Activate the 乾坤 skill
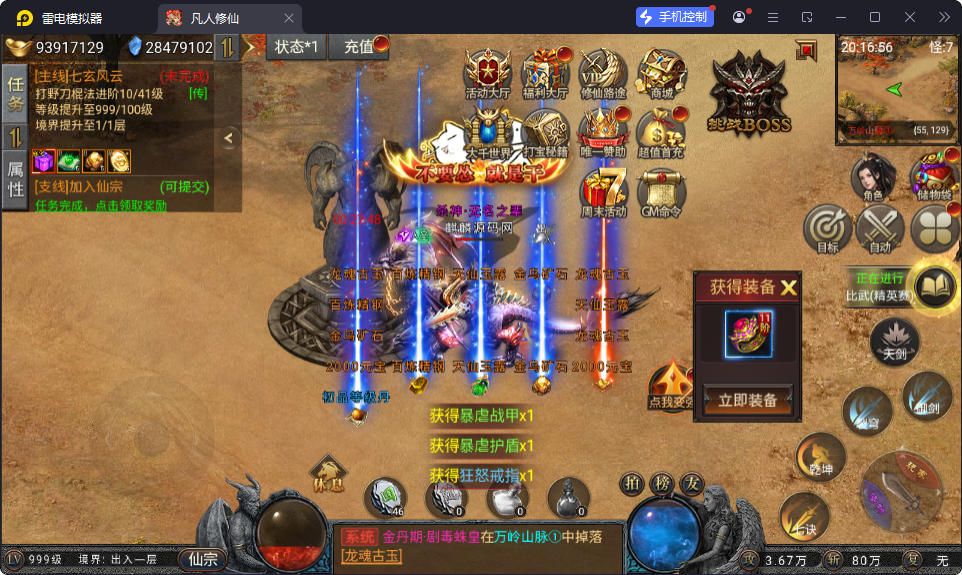Viewport: 962px width, 575px height. [x=820, y=457]
